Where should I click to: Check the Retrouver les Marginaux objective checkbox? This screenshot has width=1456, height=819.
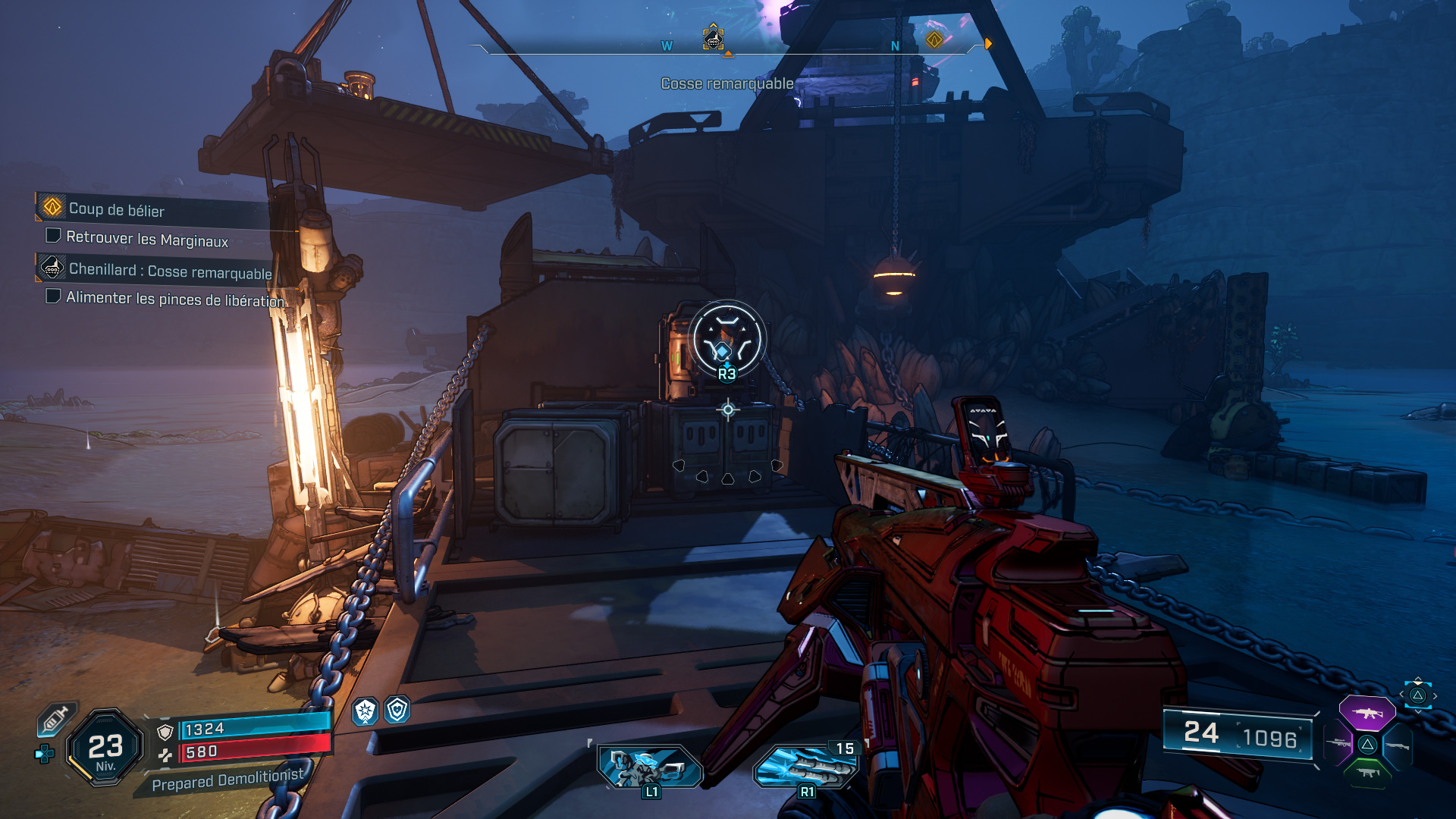click(53, 236)
